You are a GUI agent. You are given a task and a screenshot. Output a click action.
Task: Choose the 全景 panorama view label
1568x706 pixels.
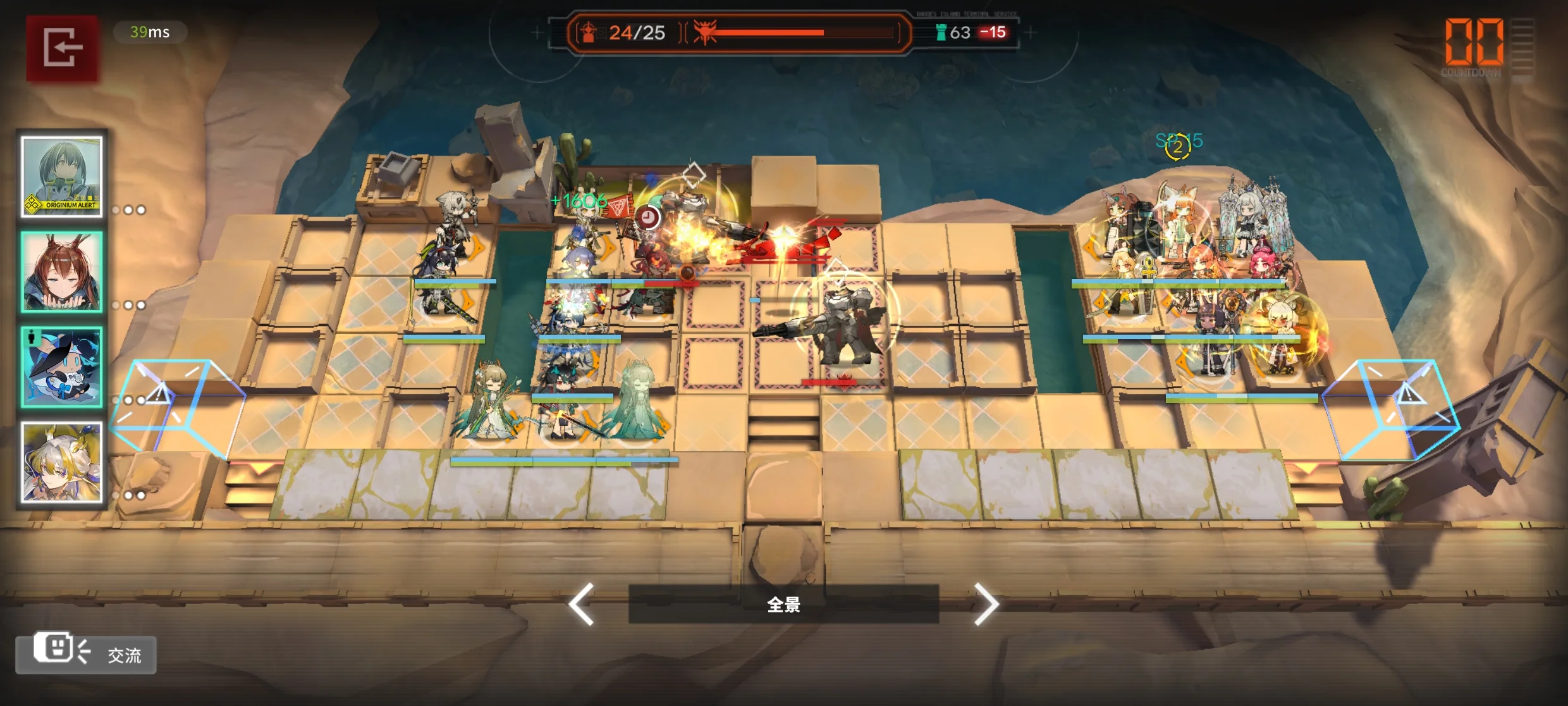click(x=783, y=604)
